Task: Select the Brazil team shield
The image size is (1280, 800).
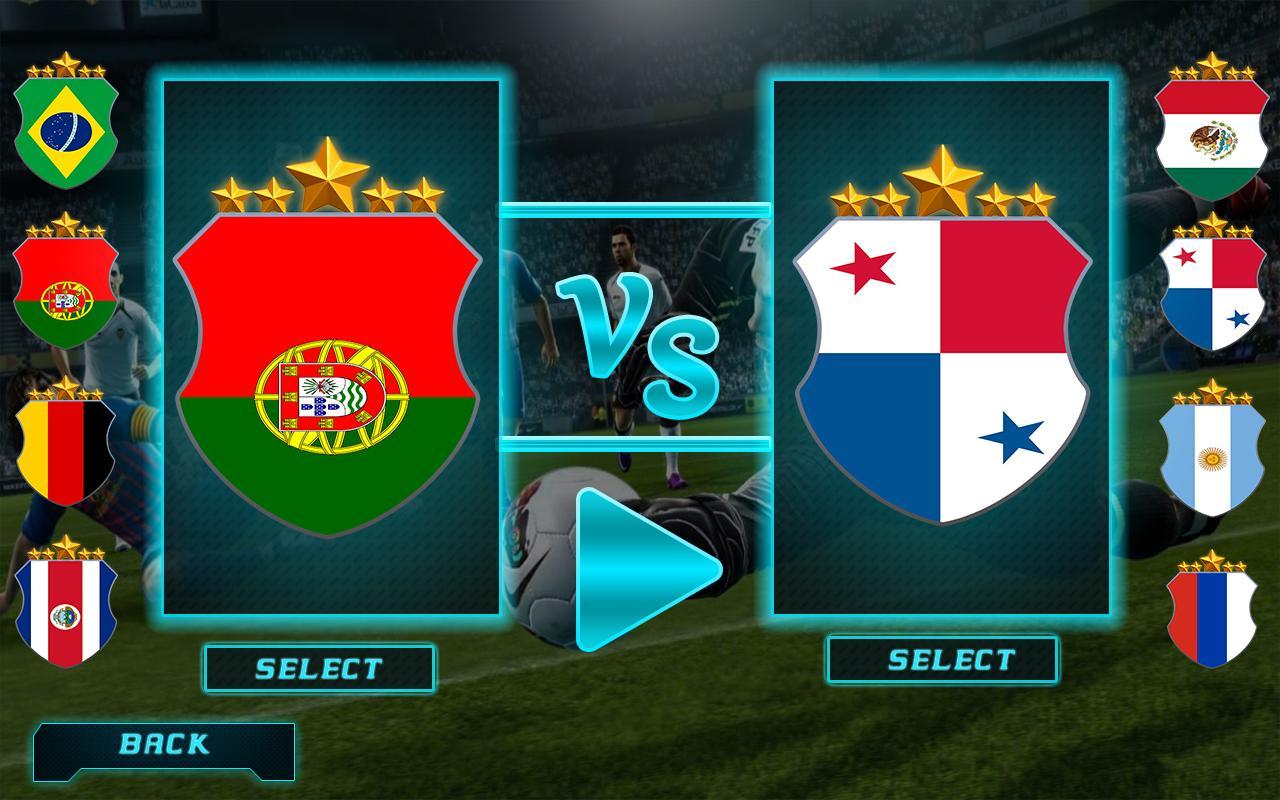Action: point(65,125)
